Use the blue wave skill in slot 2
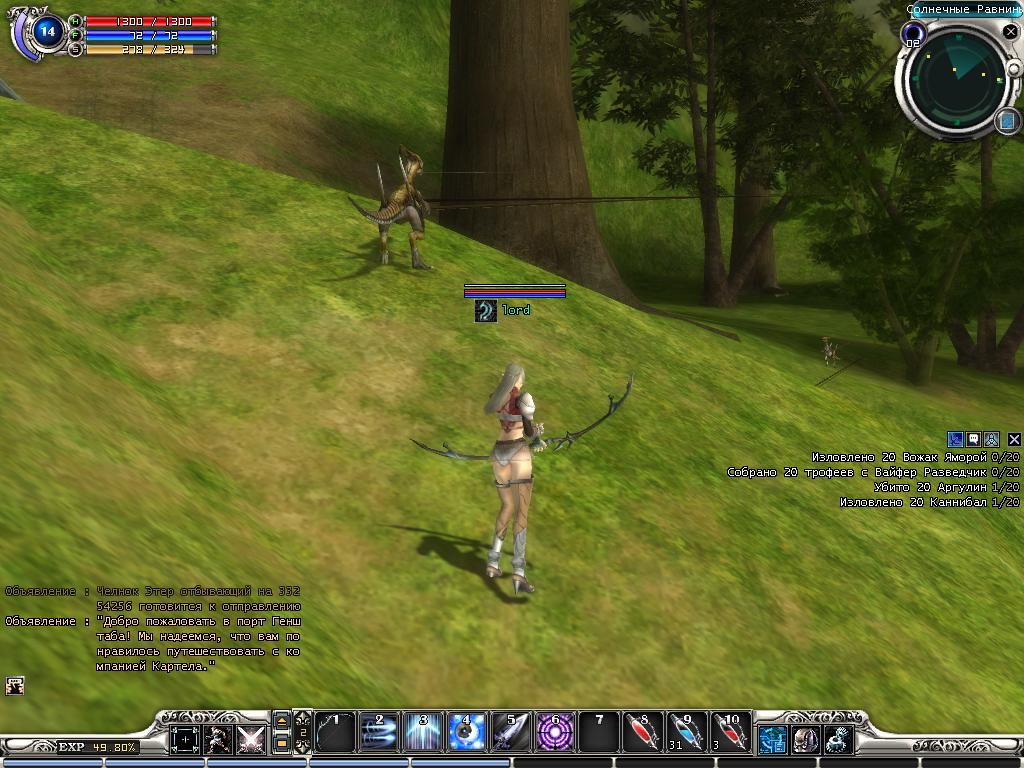This screenshot has width=1024, height=768. tap(379, 733)
